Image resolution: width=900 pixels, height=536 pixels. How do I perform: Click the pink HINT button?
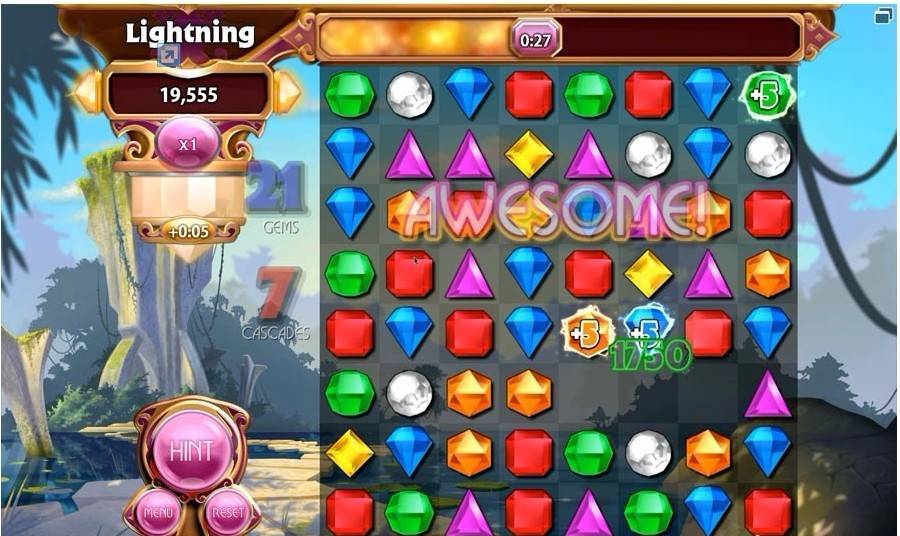pyautogui.click(x=190, y=451)
